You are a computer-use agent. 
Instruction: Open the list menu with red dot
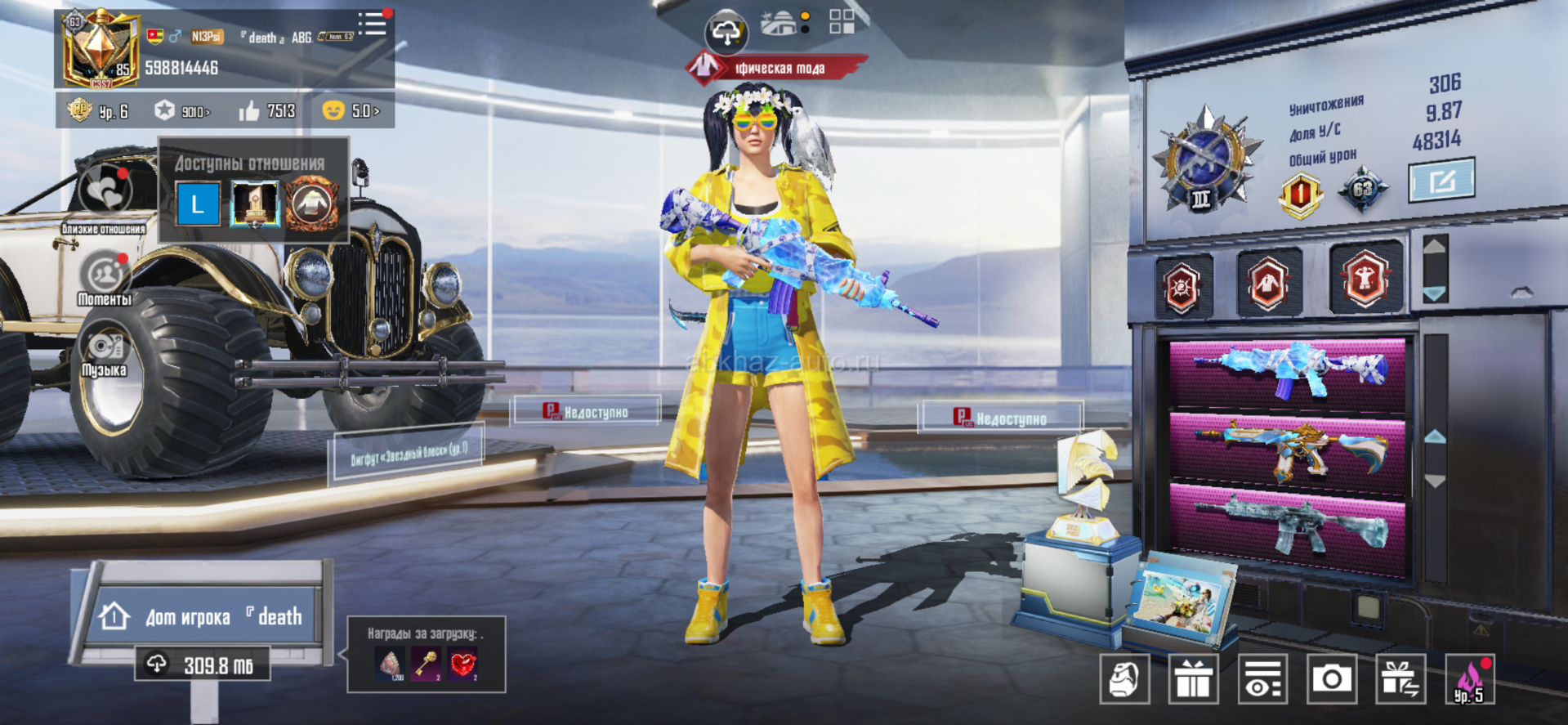coord(373,24)
